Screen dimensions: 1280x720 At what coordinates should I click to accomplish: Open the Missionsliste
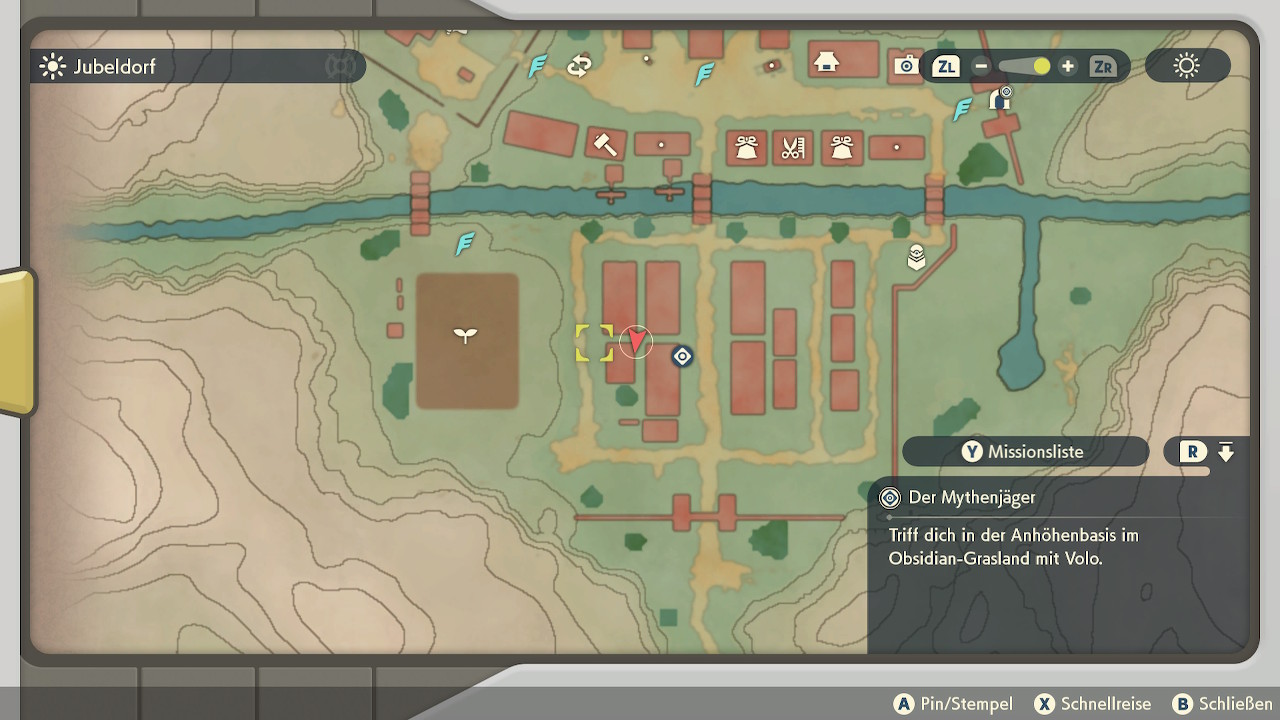1025,452
